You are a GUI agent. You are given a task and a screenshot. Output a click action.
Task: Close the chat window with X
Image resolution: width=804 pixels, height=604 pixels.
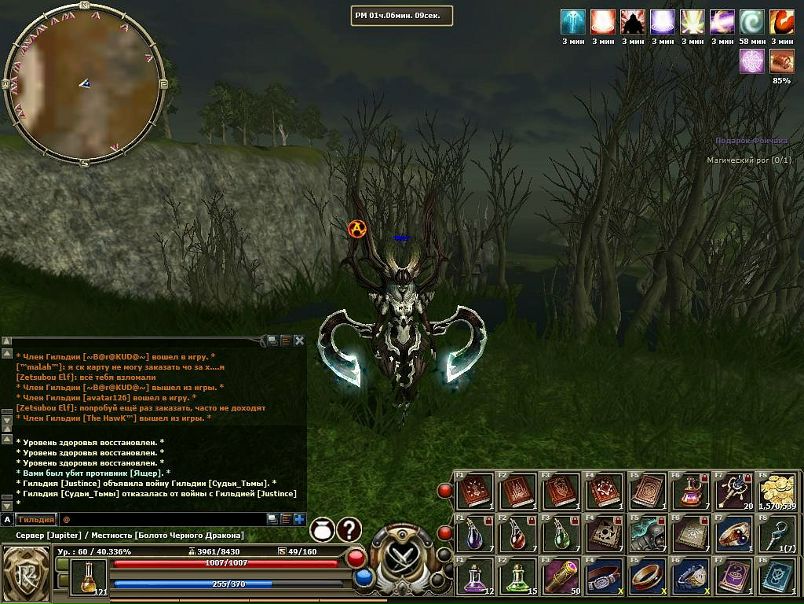click(x=299, y=341)
